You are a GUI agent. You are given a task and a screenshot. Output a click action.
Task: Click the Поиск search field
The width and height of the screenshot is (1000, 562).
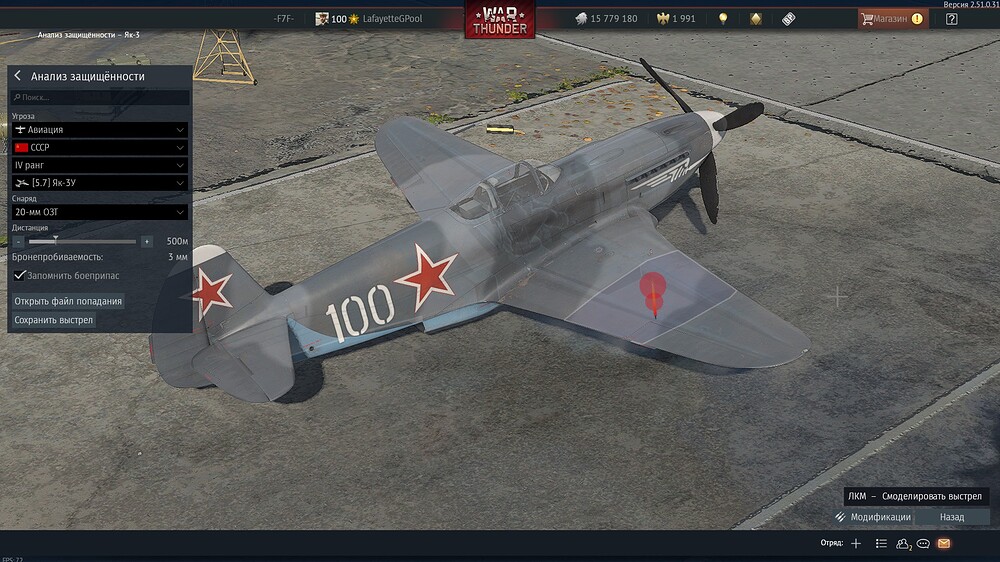tap(100, 98)
